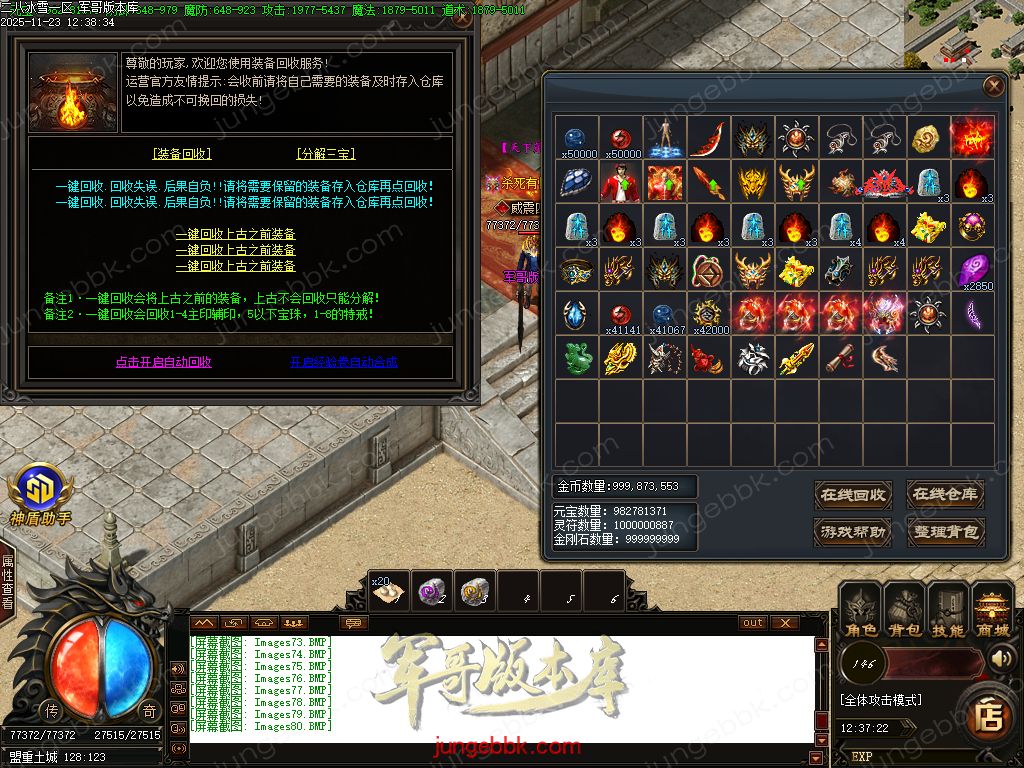Open the 商城 shop mall
Image resolution: width=1024 pixels, height=768 pixels.
pos(992,611)
